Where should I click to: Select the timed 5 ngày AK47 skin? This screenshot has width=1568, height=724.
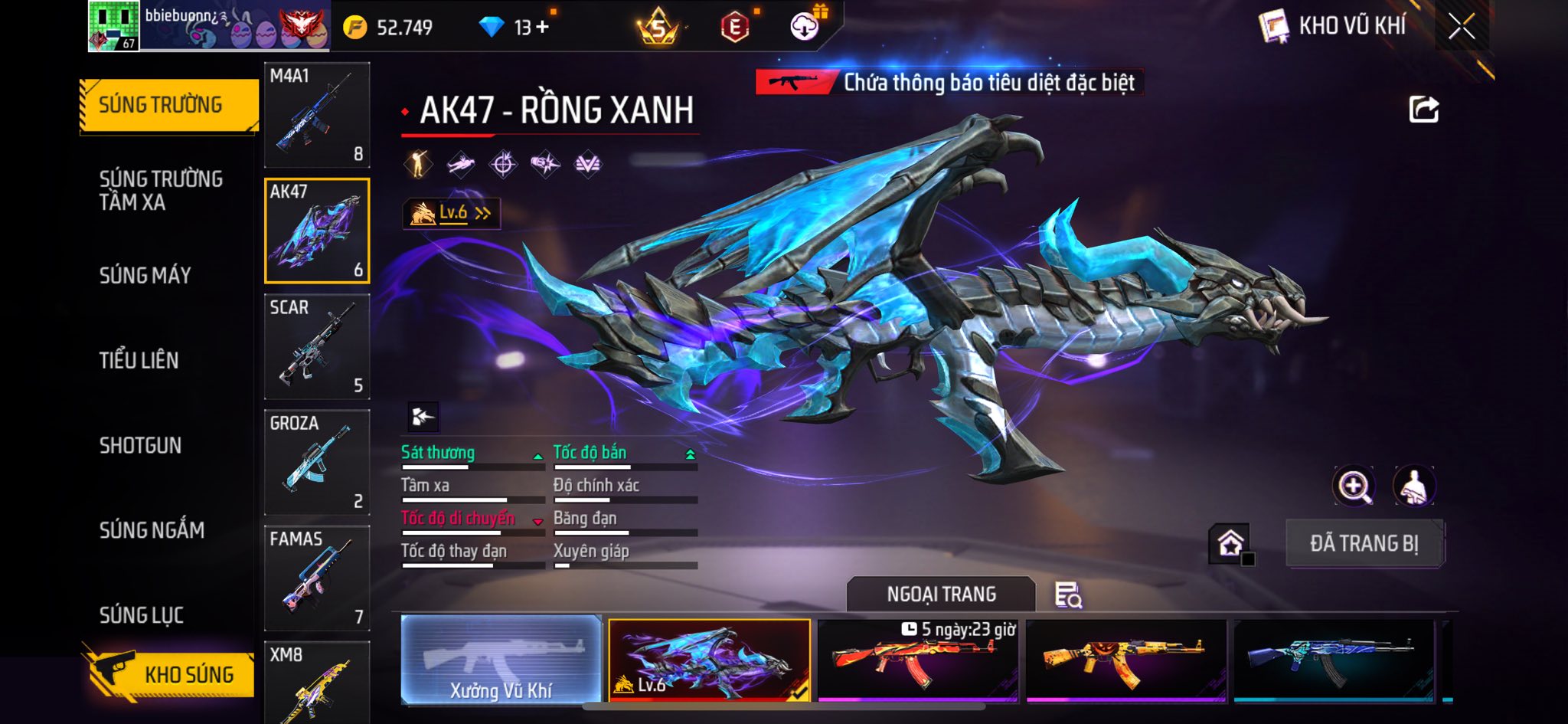(x=917, y=660)
